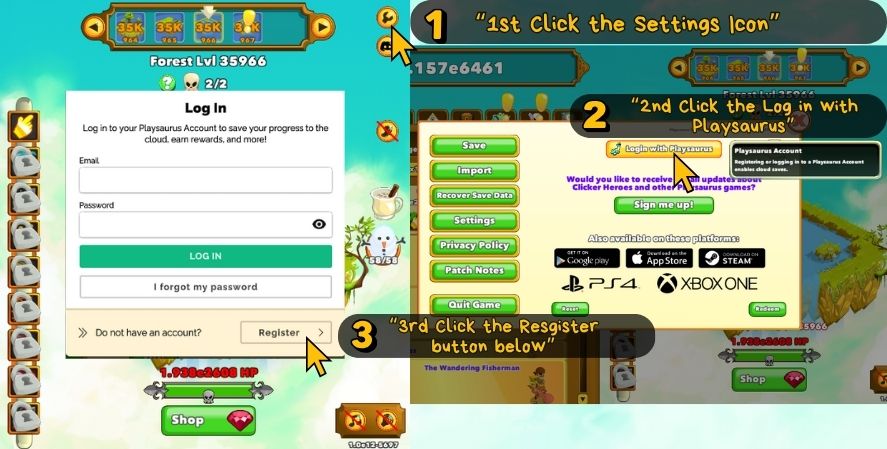The height and width of the screenshot is (449, 887).
Task: Click Login with Playsaurus
Action: (x=663, y=149)
